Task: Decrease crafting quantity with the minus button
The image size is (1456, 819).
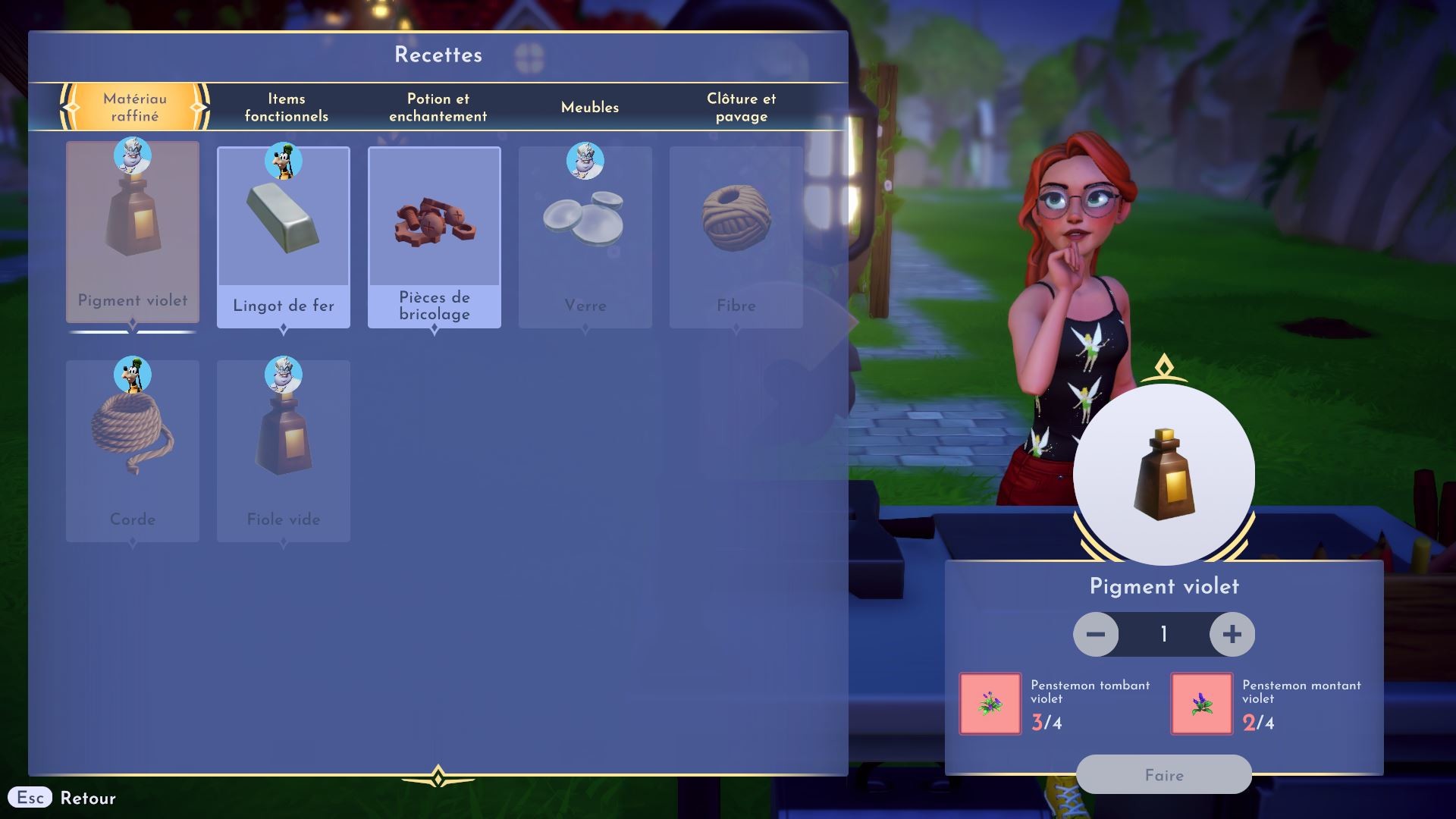Action: (1095, 634)
